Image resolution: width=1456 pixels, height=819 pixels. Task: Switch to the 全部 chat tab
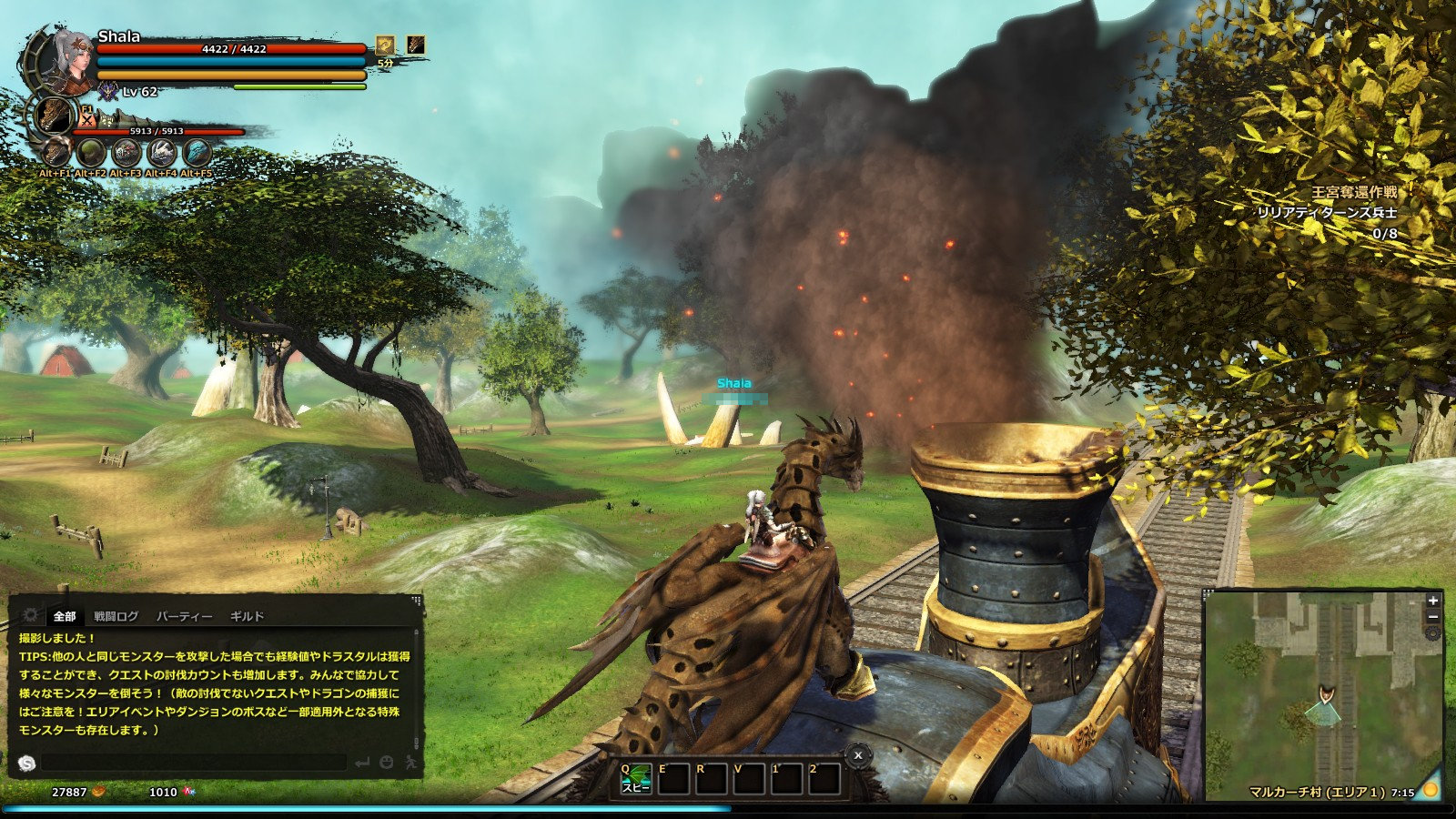(x=65, y=616)
